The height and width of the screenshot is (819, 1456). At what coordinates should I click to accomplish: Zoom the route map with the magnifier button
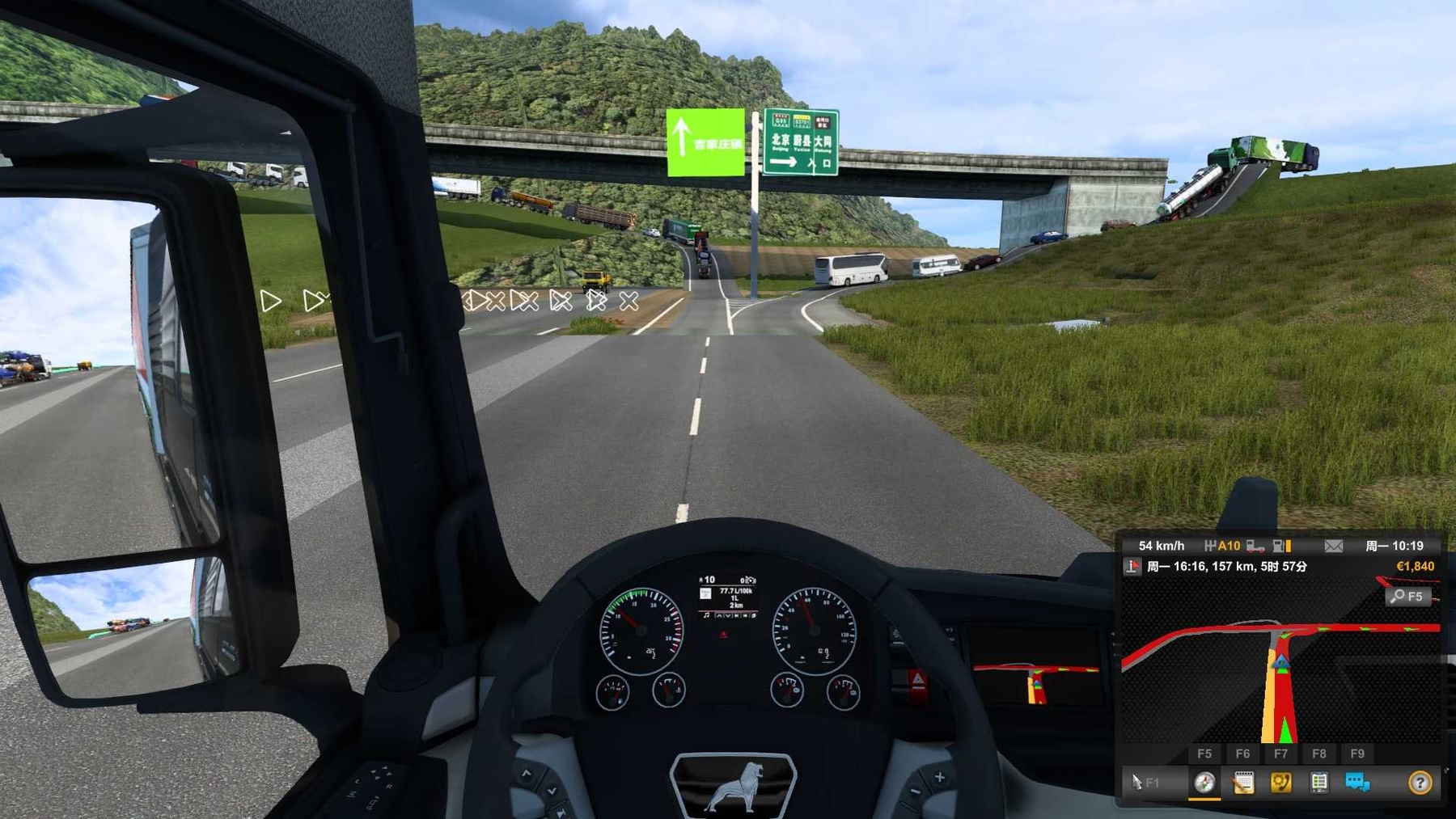(1407, 597)
